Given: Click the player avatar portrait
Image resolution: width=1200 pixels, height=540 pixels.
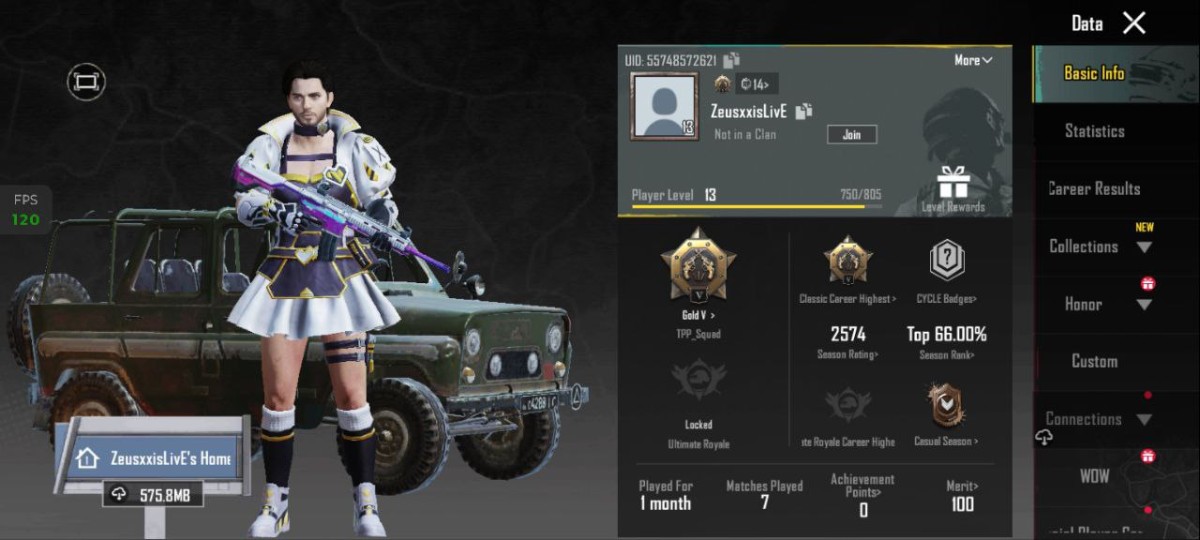Looking at the screenshot, I should coord(664,106).
